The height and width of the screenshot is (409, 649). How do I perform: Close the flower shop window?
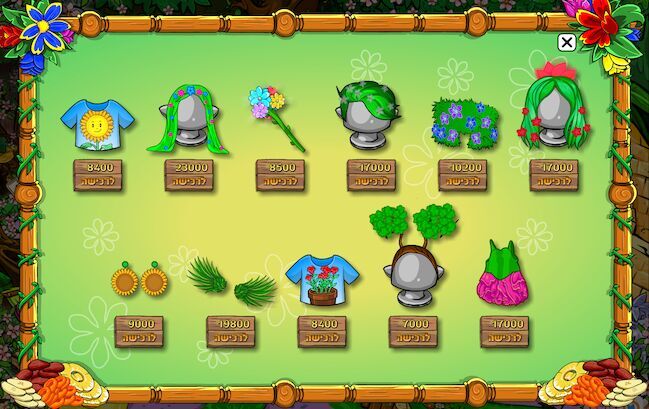(x=566, y=42)
